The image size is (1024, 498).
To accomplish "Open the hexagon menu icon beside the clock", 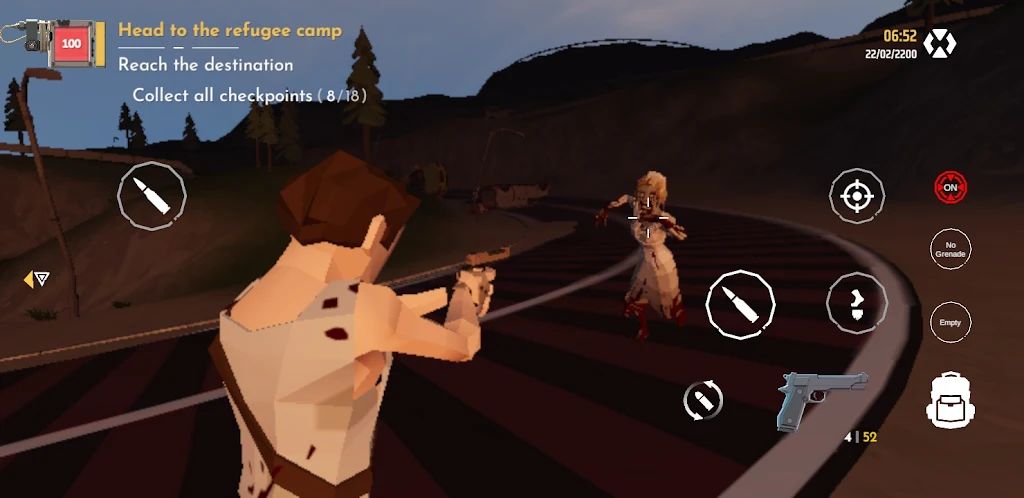I will [x=939, y=43].
